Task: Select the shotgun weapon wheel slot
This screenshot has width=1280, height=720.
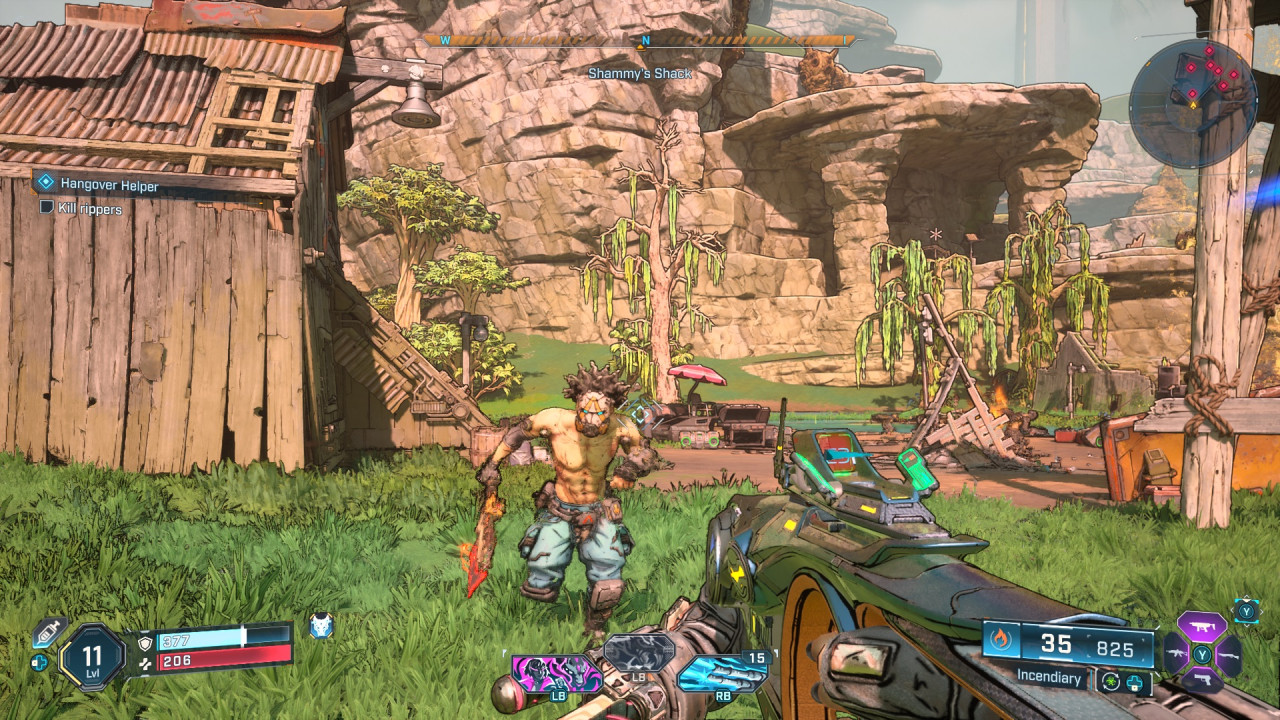Action: (1229, 656)
